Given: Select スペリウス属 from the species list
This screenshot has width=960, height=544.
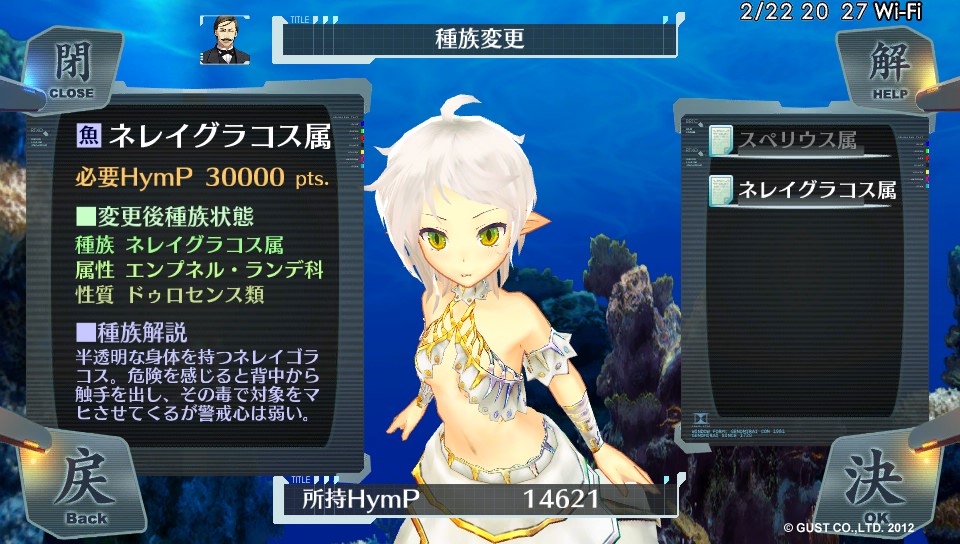Looking at the screenshot, I should (797, 141).
